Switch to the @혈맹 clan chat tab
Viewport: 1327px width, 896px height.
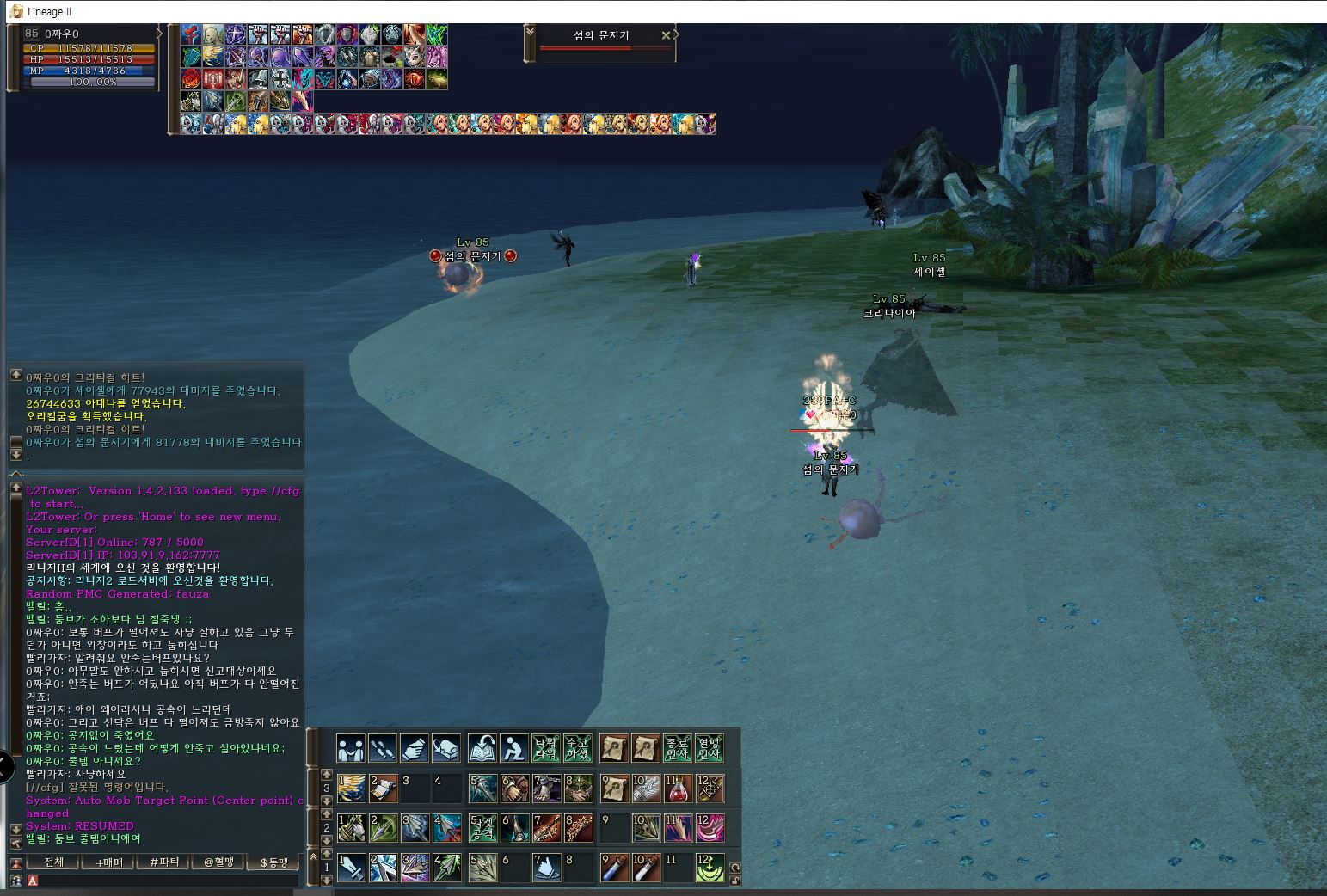(219, 862)
